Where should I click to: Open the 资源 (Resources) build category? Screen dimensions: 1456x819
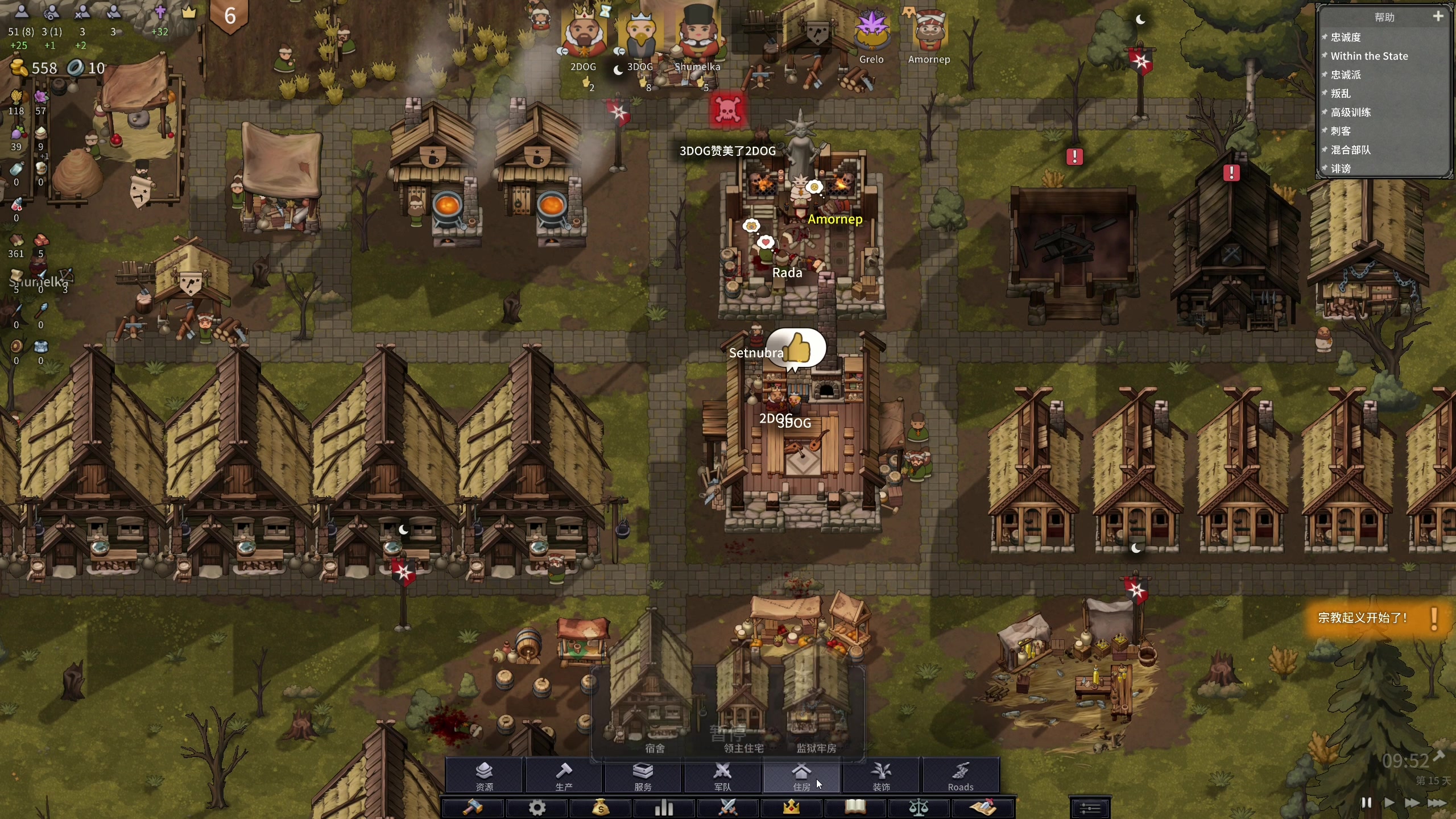point(484,776)
